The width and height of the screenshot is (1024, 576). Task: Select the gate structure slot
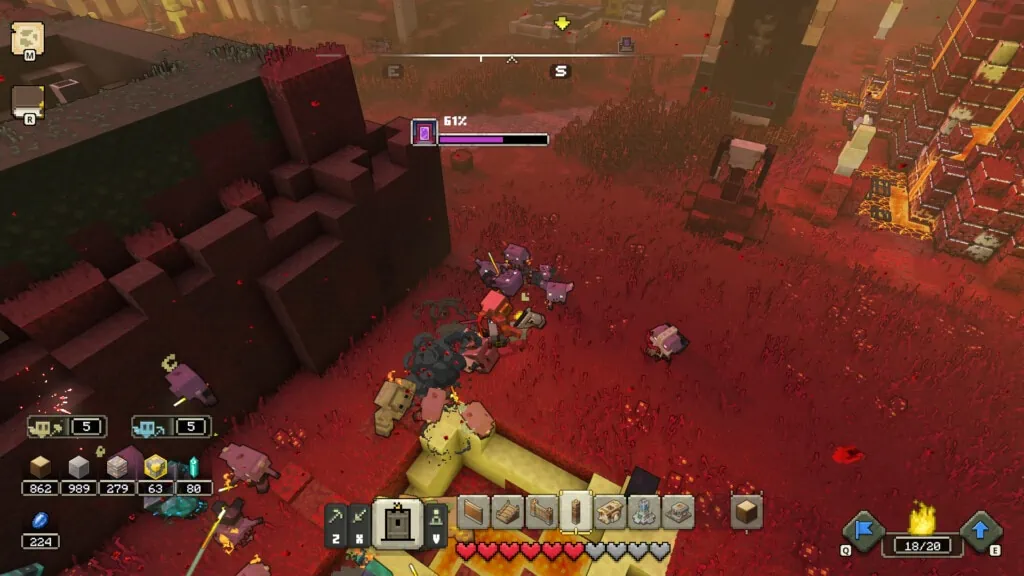(x=541, y=512)
